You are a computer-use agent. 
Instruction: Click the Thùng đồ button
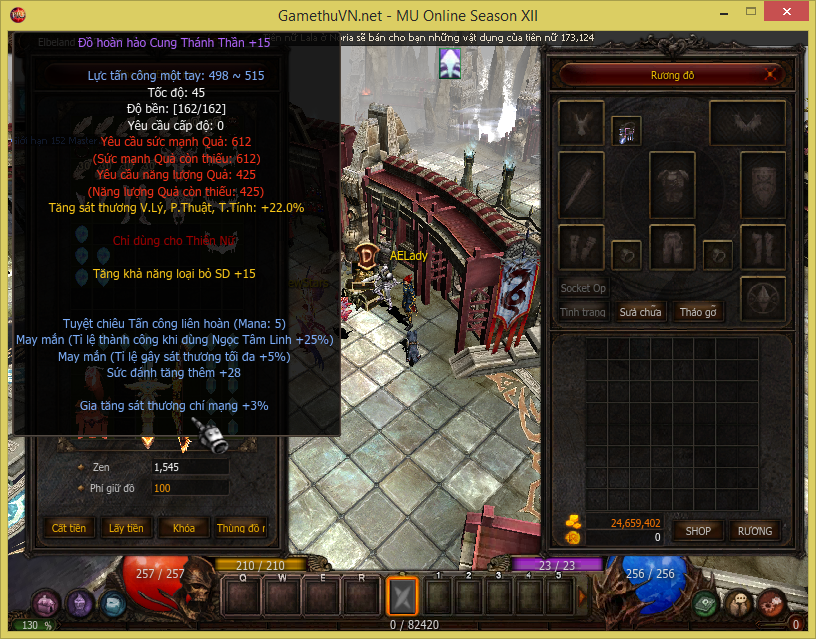coord(241,527)
